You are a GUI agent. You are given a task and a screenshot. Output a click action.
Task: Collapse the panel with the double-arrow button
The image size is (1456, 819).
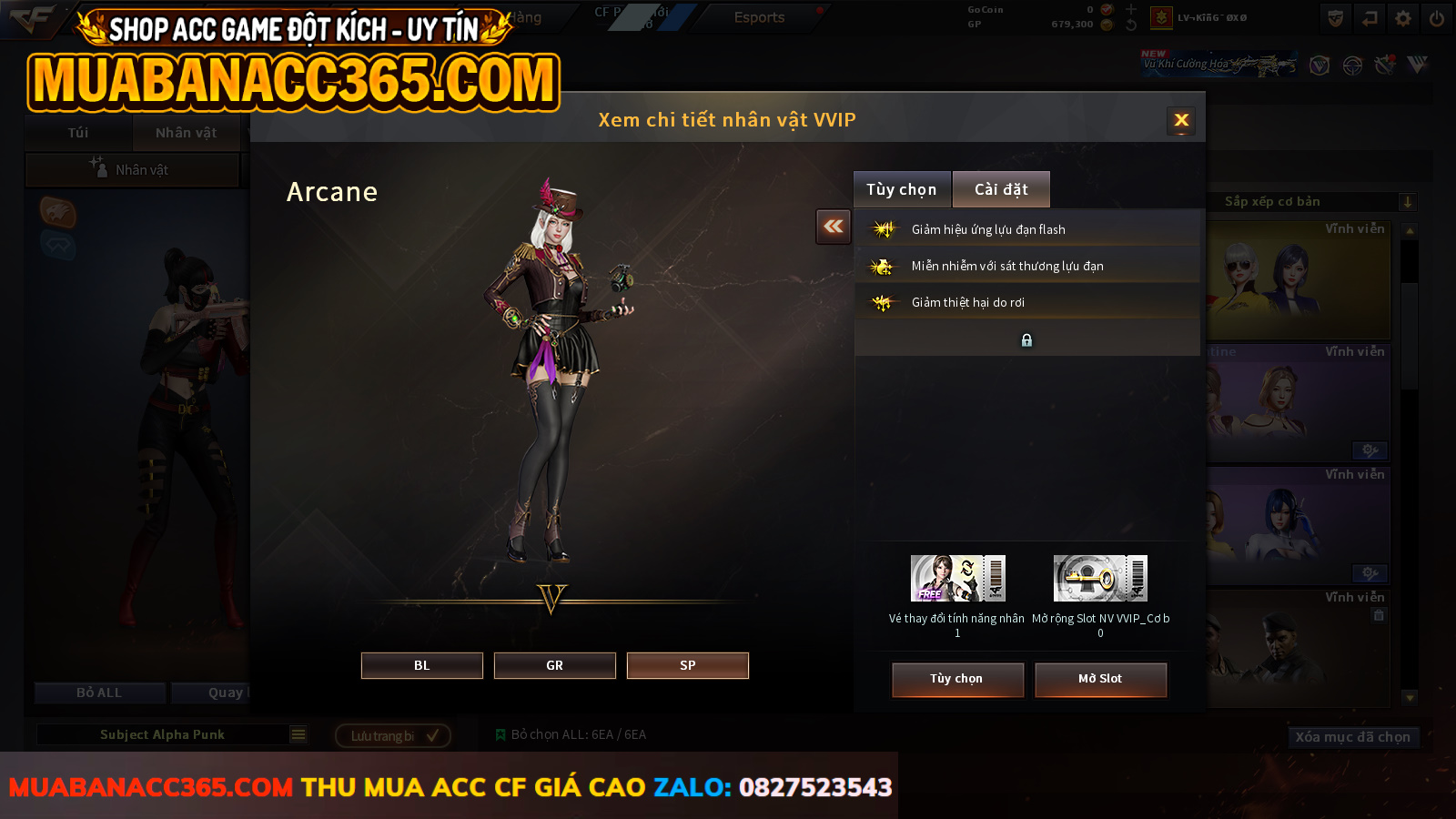click(834, 227)
